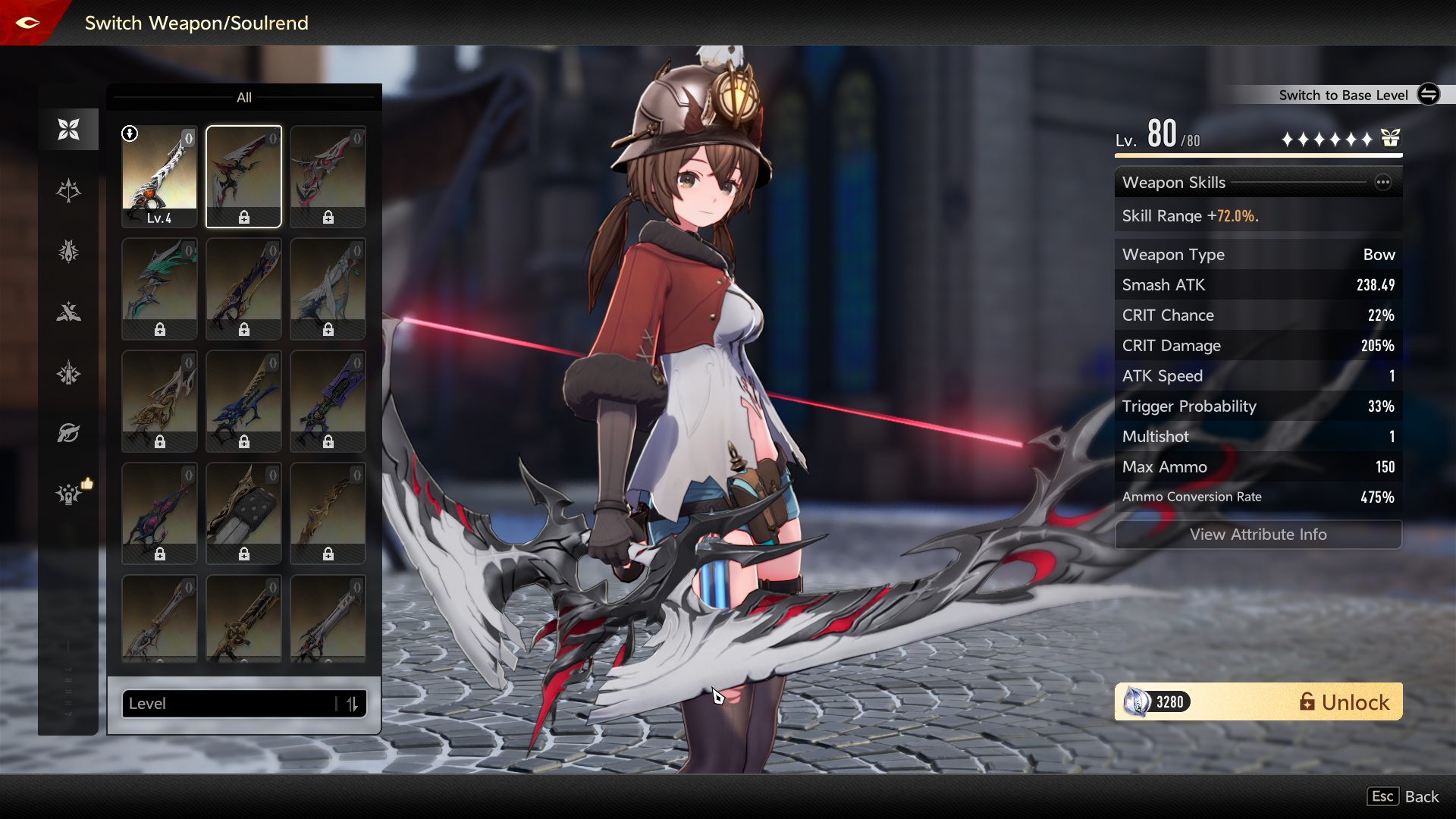Switch to the All weapons category tab
The width and height of the screenshot is (1456, 819).
coord(68,130)
